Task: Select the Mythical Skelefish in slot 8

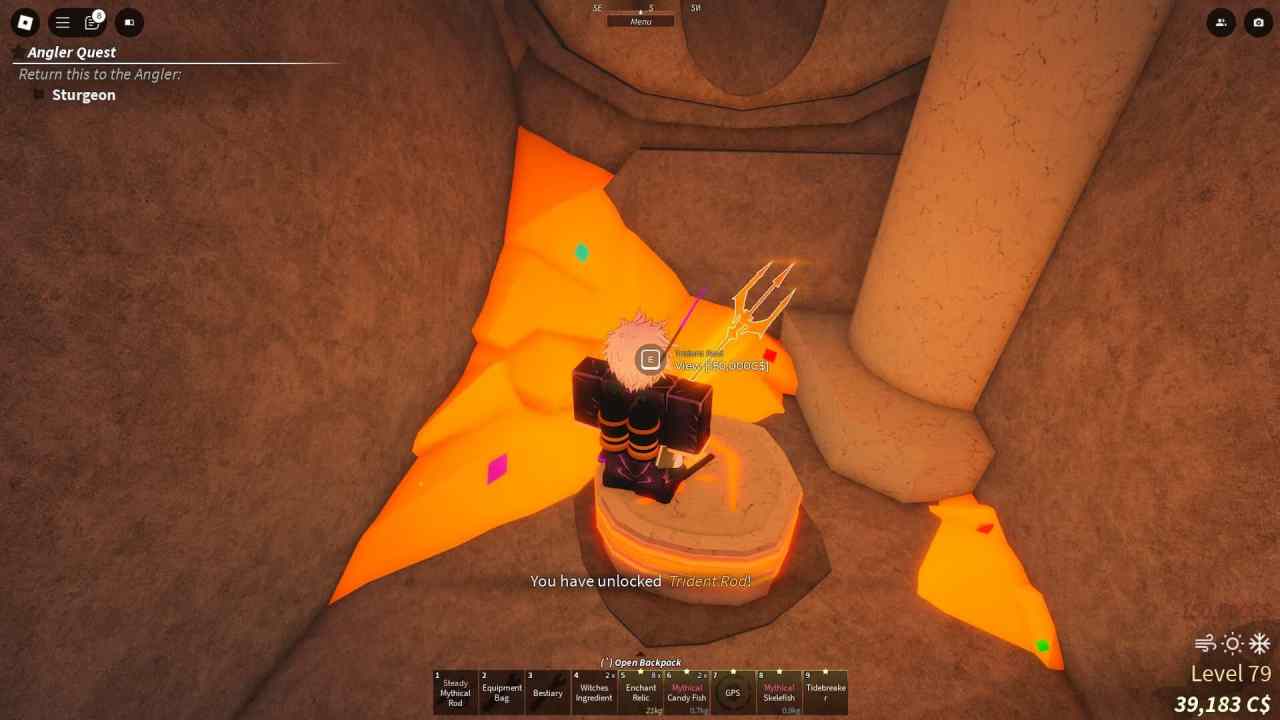Action: [825, 691]
